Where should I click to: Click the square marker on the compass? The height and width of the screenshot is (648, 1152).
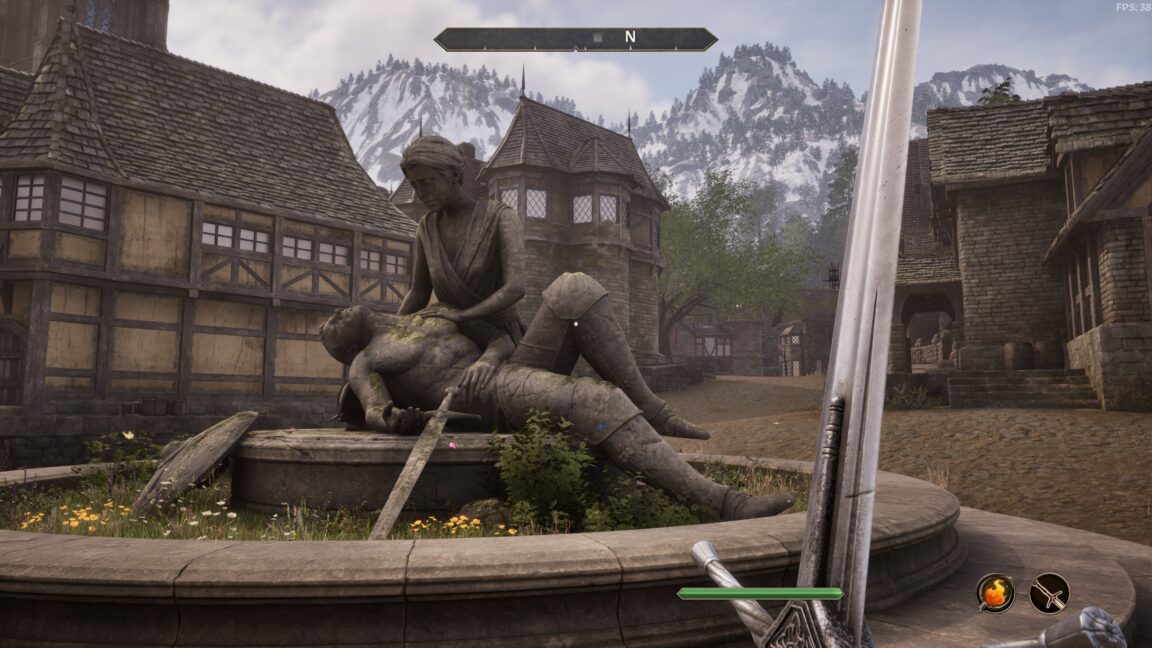599,38
